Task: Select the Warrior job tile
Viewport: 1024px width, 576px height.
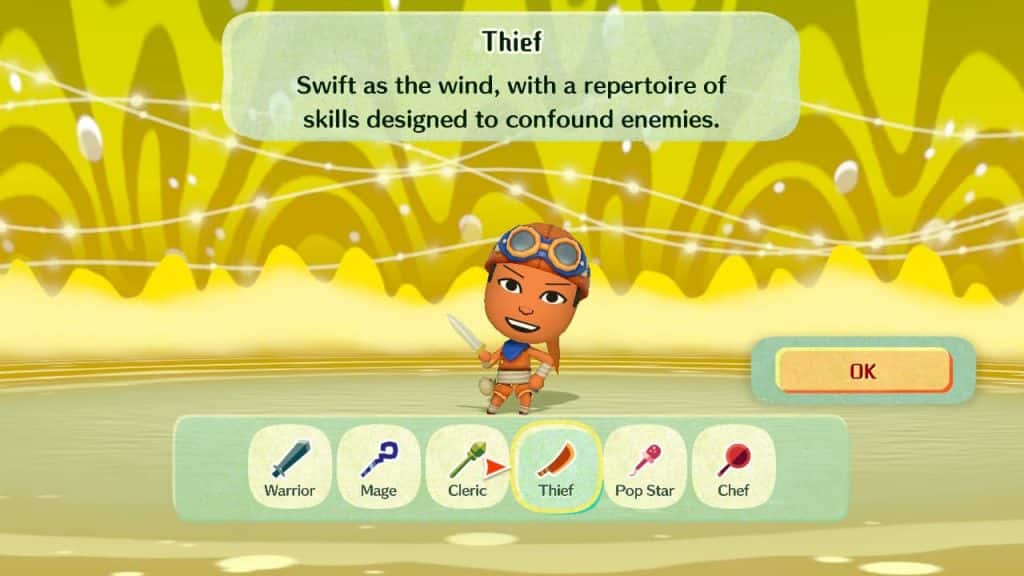Action: (x=289, y=467)
